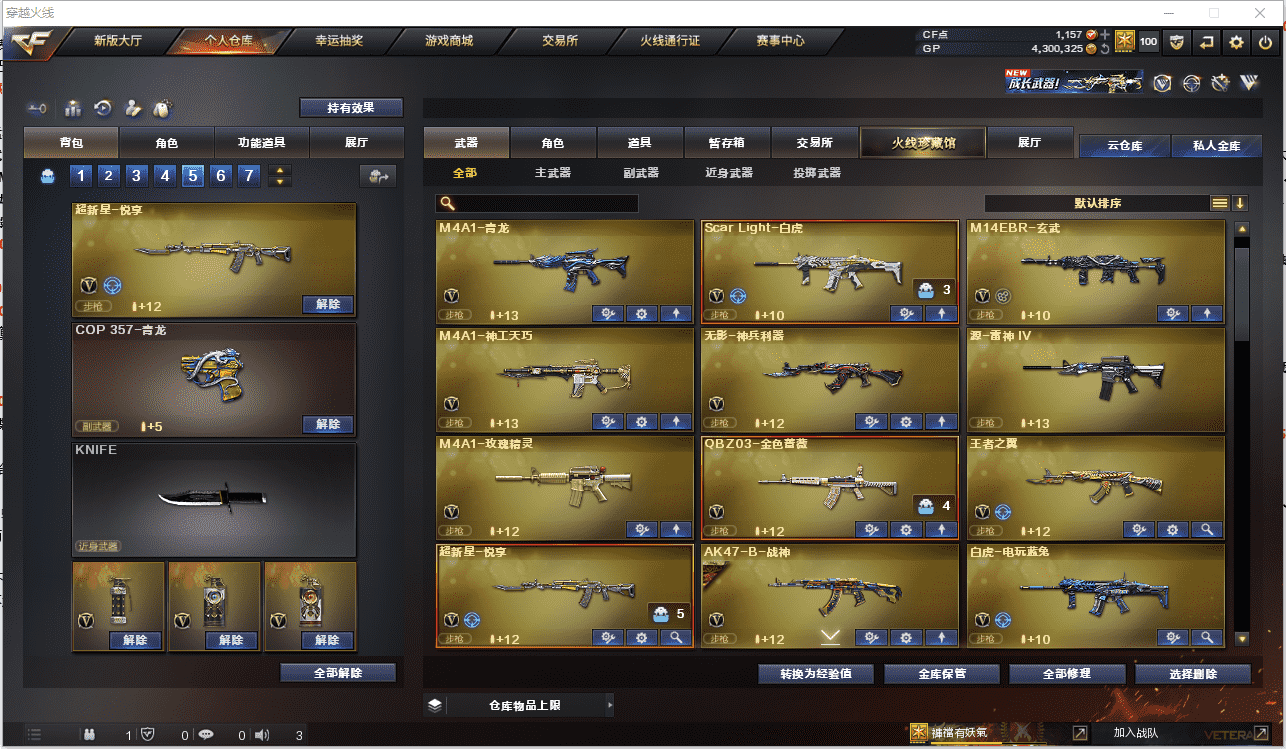Unequip the COP 357-青龙 pistol with 解除

(x=328, y=424)
